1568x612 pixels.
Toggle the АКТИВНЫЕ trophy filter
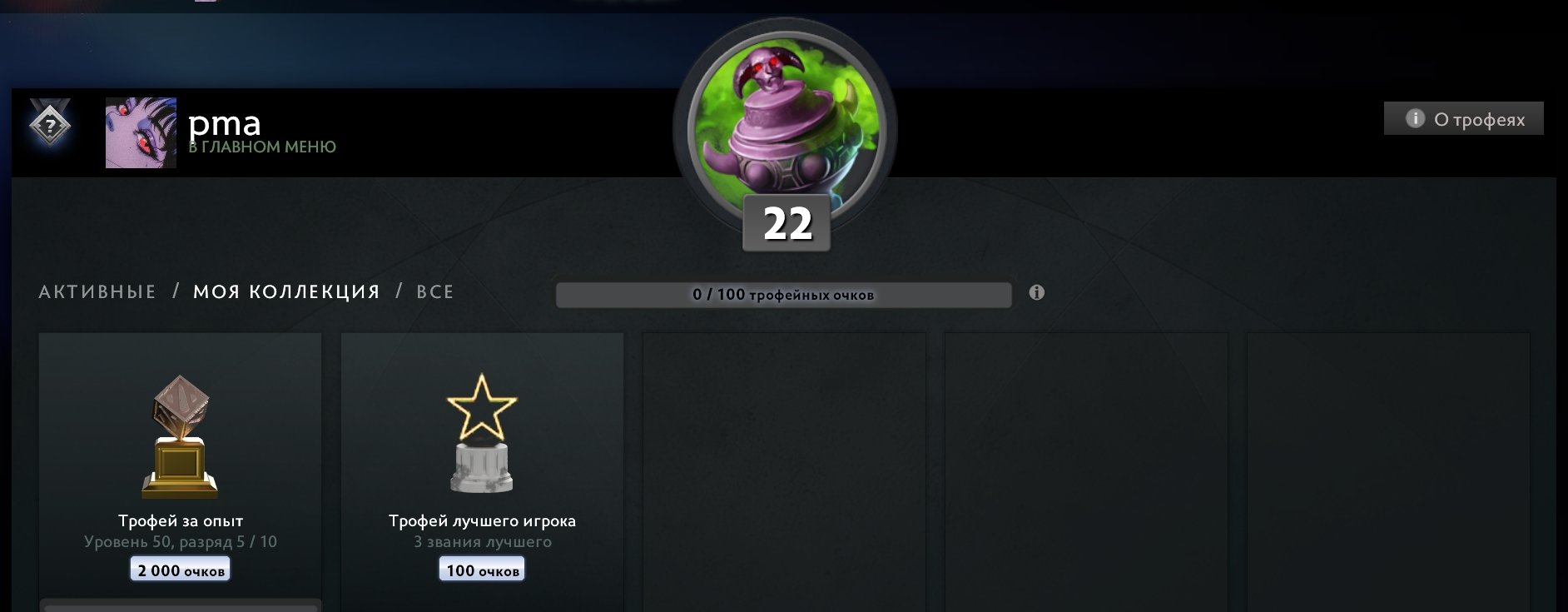(x=97, y=291)
